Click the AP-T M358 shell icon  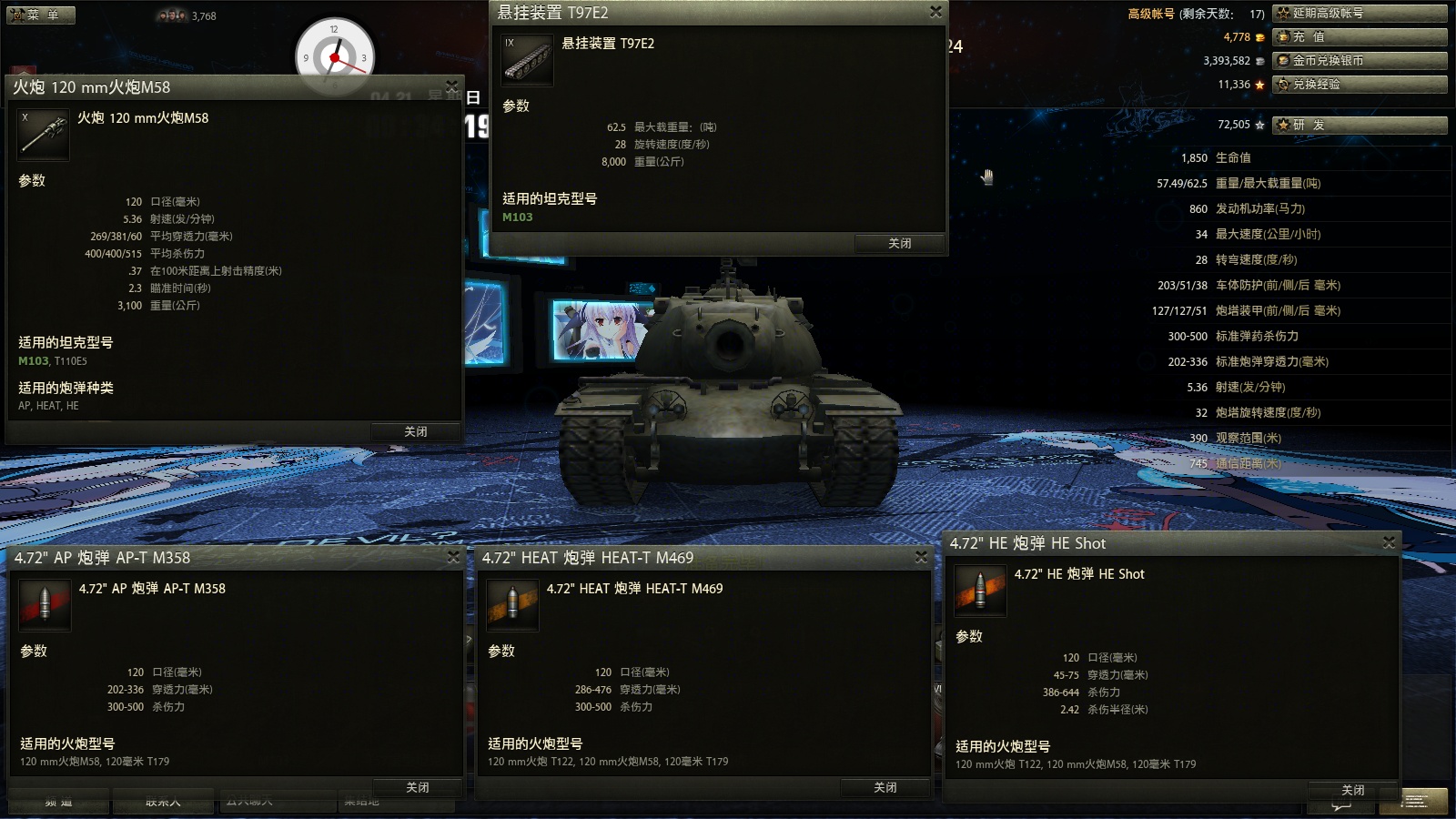click(44, 604)
